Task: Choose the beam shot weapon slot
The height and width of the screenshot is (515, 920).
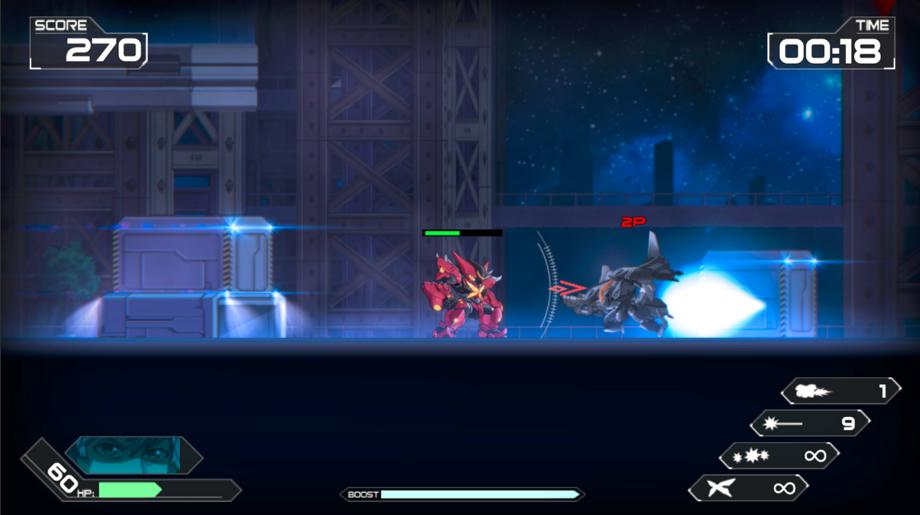Action: 809,423
